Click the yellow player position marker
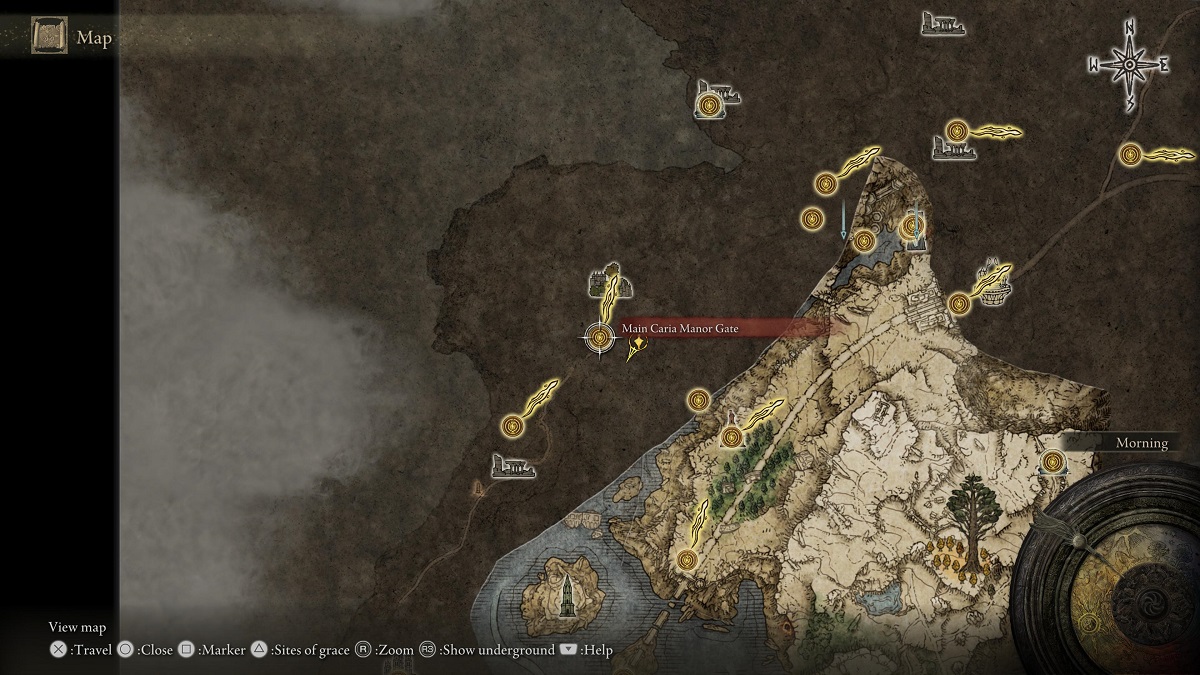Image resolution: width=1200 pixels, height=675 pixels. (636, 348)
